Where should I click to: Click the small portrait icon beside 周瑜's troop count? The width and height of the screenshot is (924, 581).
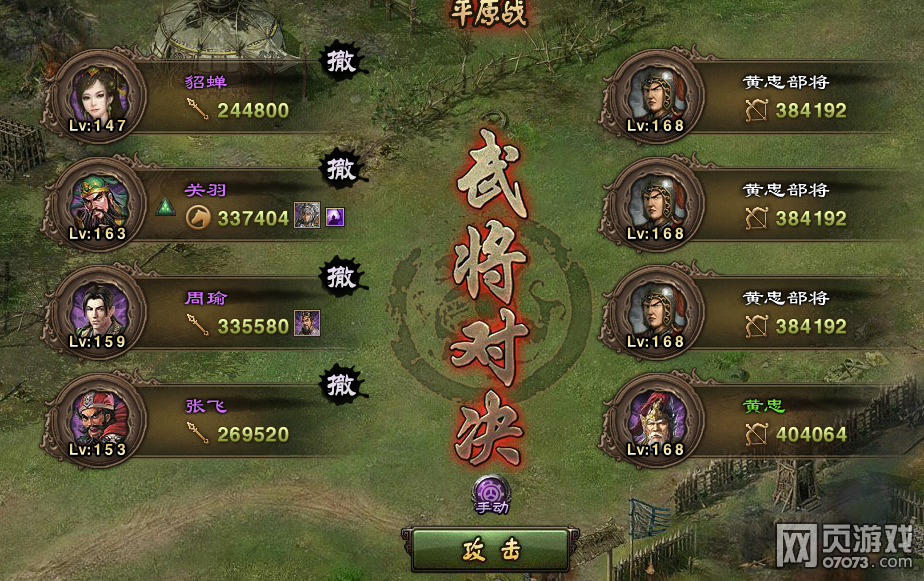[x=306, y=324]
